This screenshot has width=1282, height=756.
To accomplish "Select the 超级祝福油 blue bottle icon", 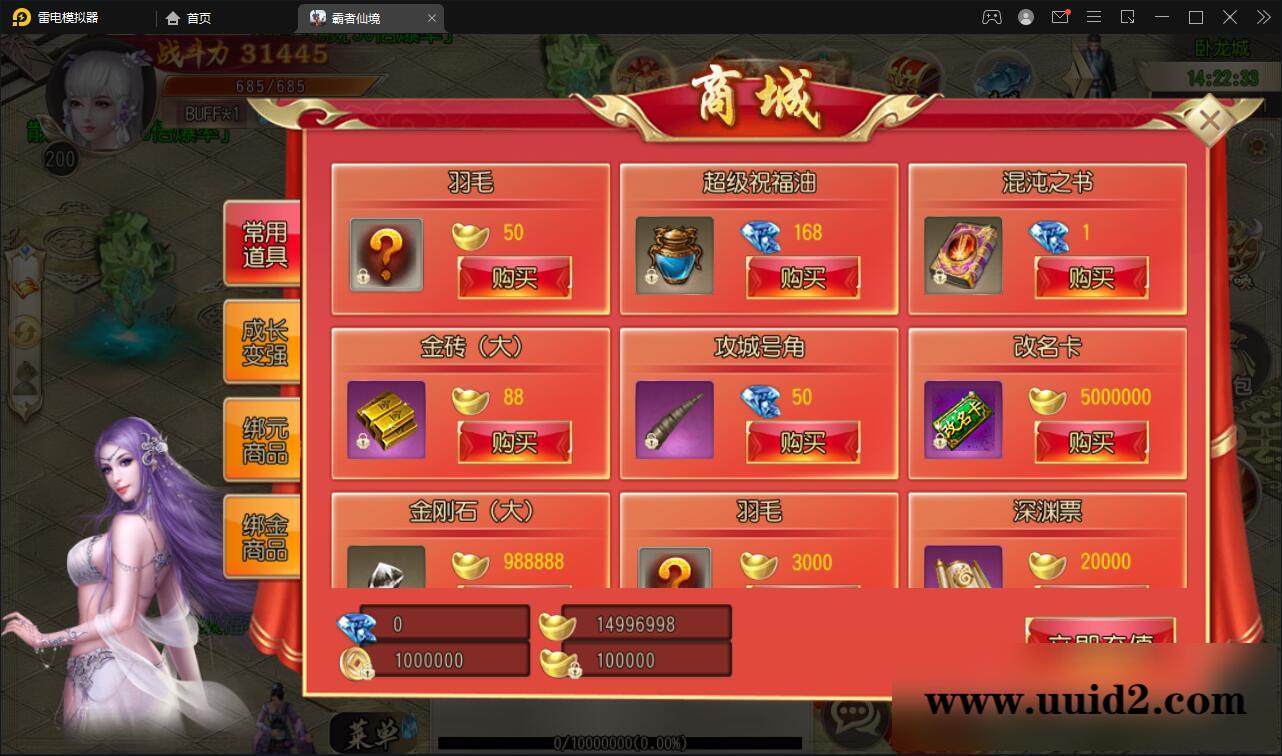I will click(x=673, y=255).
